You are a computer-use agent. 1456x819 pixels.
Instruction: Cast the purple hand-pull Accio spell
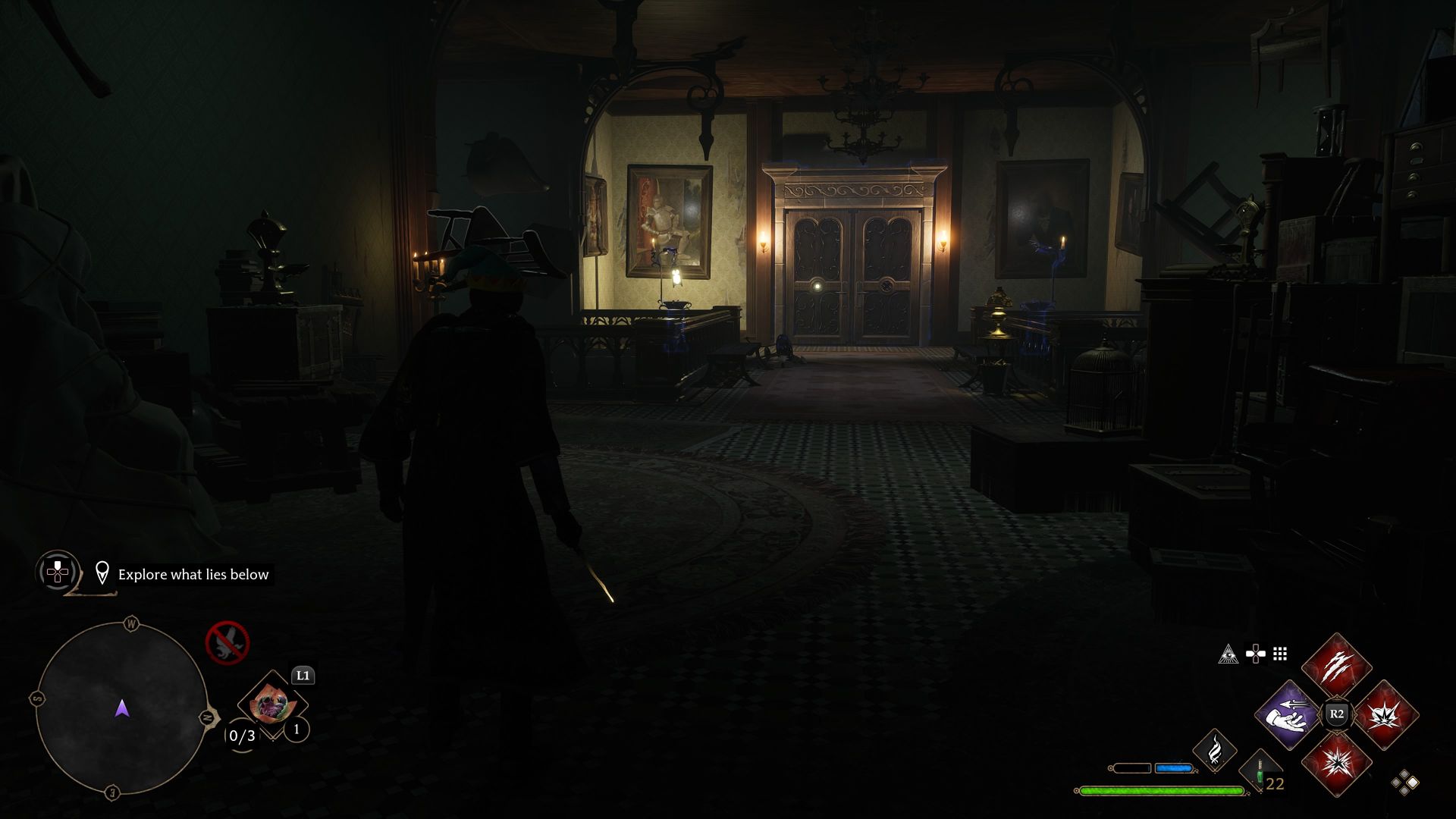click(1288, 714)
